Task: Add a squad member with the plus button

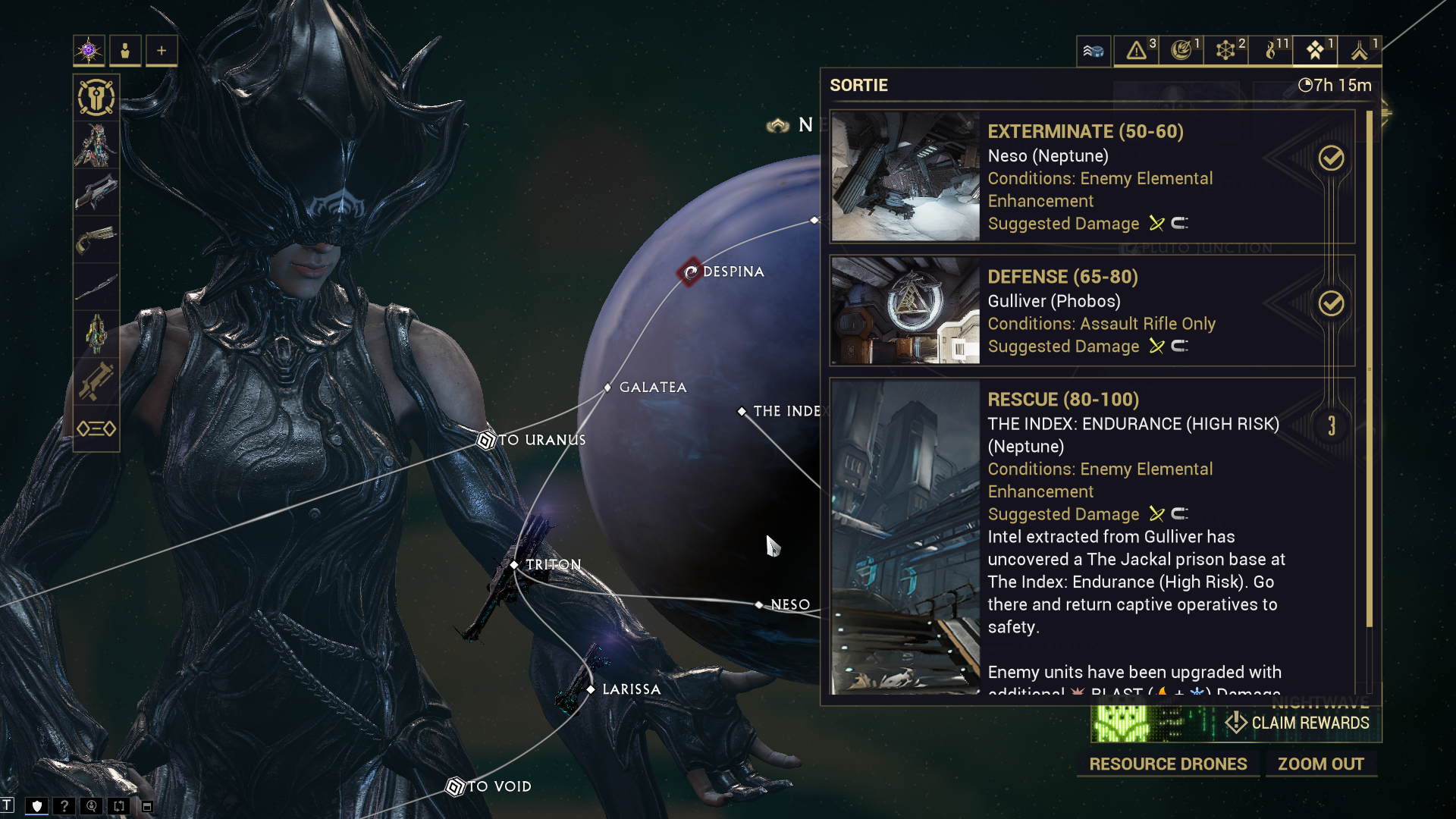Action: click(162, 51)
